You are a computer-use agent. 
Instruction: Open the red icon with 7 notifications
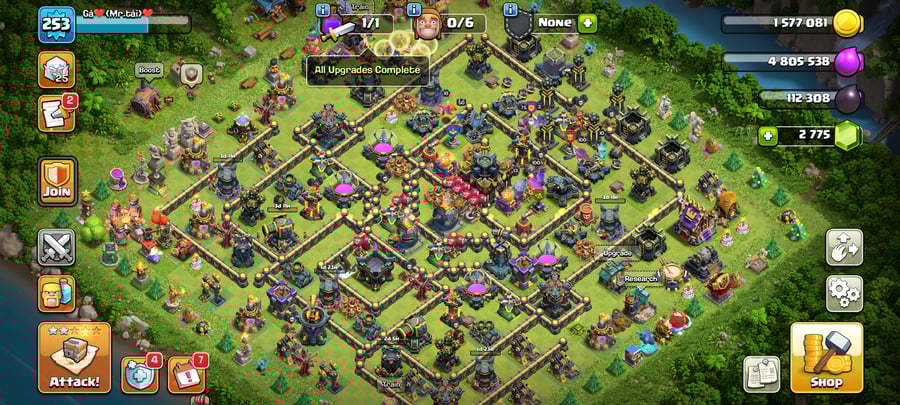[x=186, y=374]
